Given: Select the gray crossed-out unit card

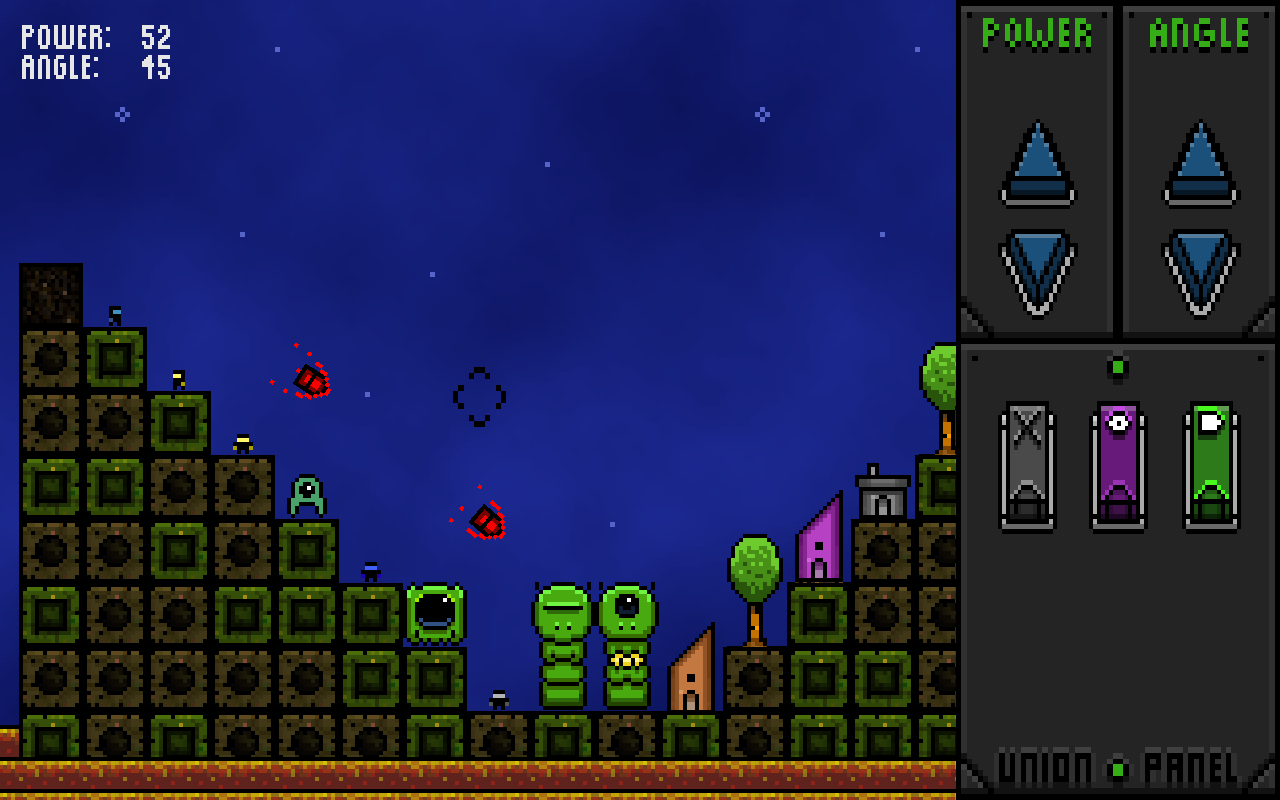Looking at the screenshot, I should [x=1027, y=466].
